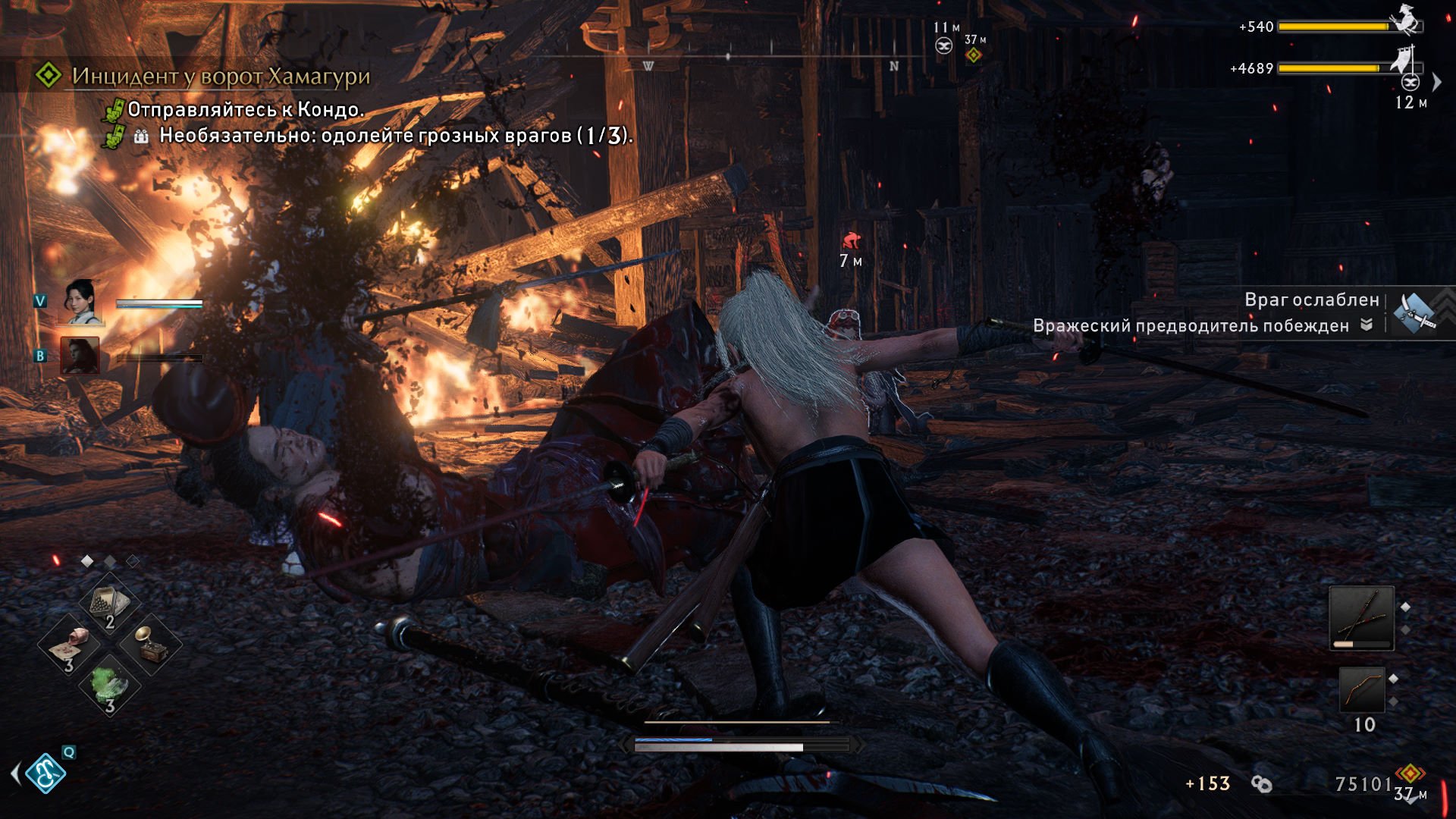Click the Вражеский предводитель побежден notification

tap(1191, 326)
